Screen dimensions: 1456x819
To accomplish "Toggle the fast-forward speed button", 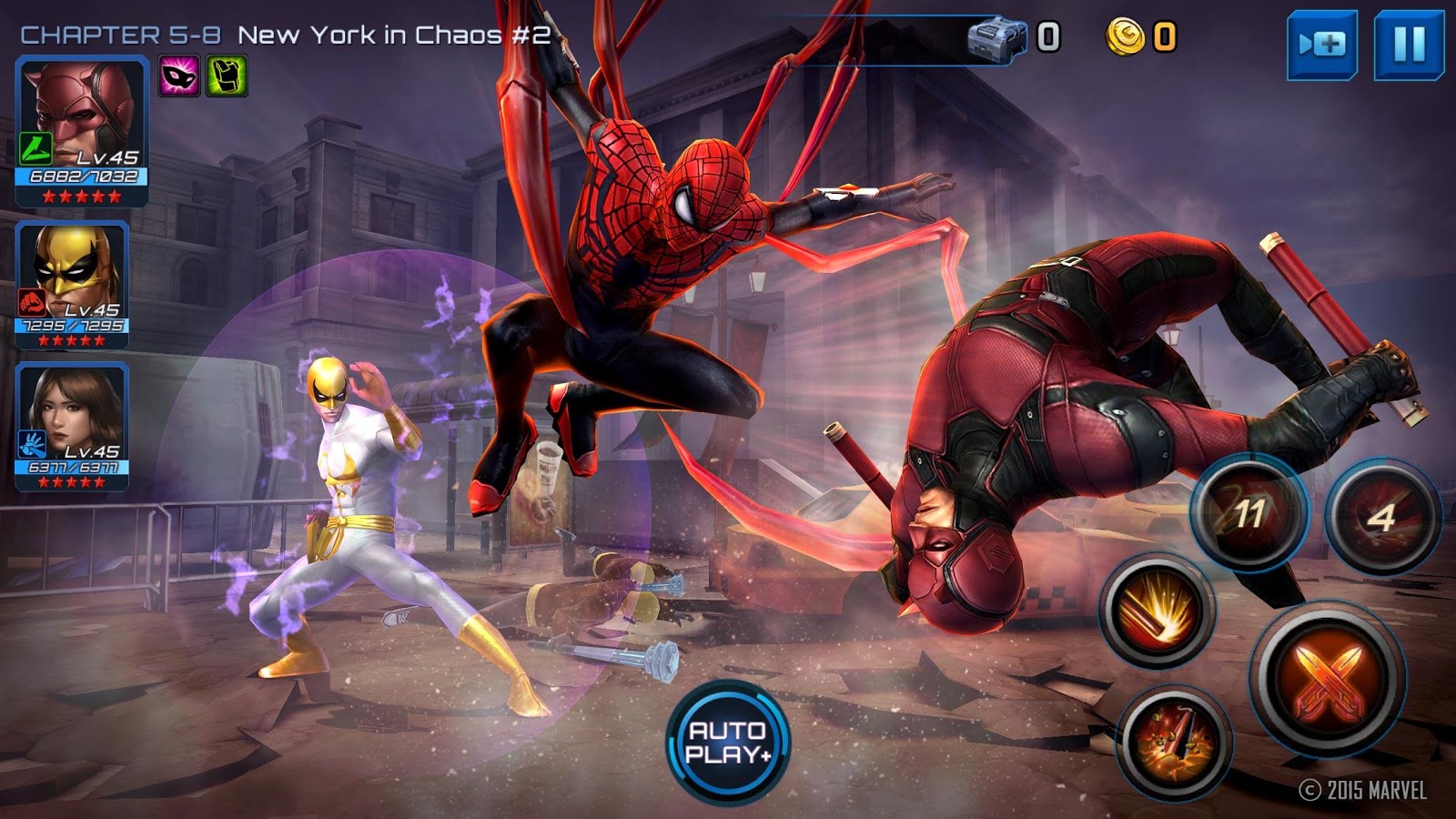I will 1321,45.
